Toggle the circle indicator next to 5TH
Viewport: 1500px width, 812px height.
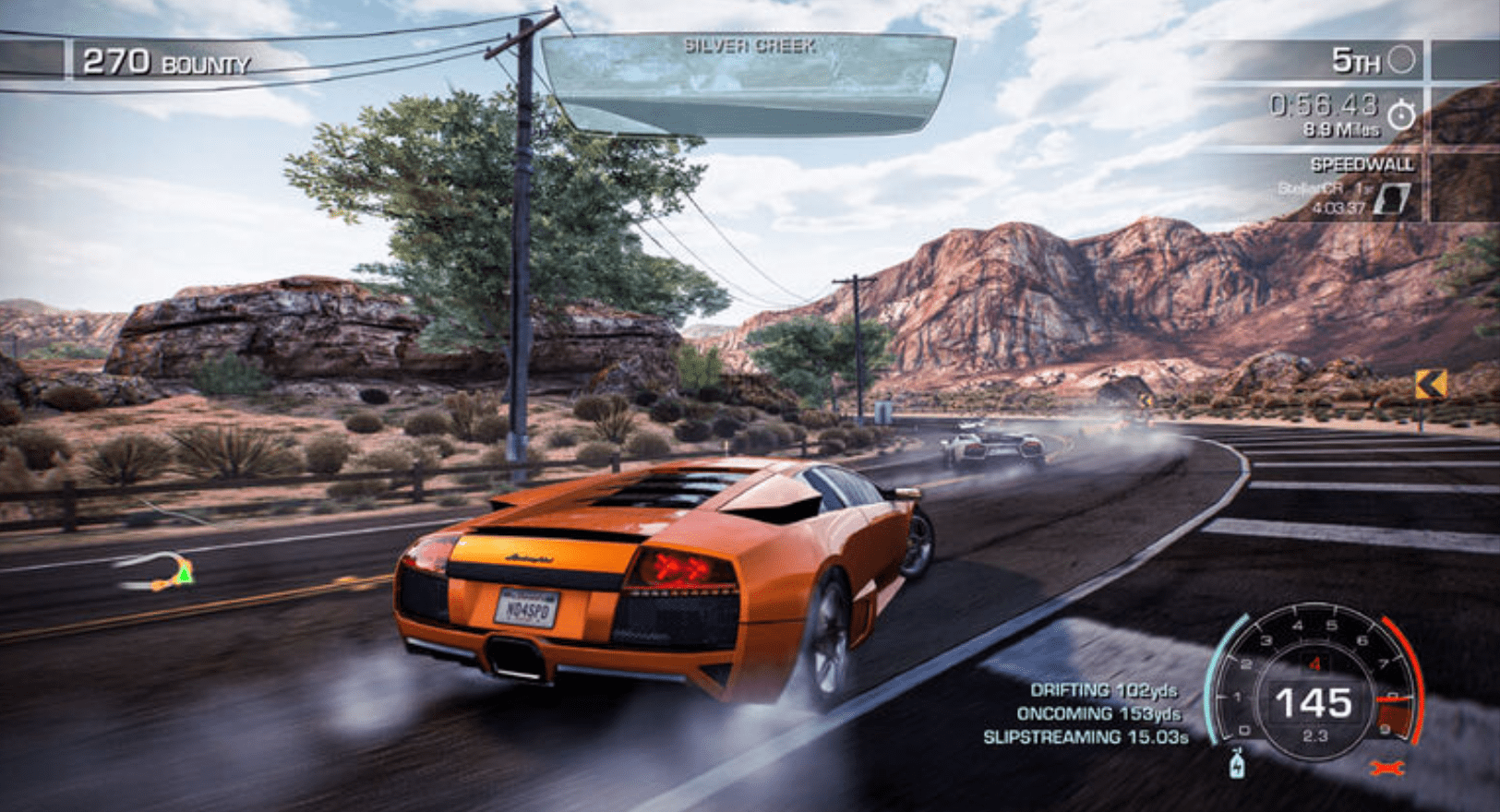click(x=1401, y=60)
